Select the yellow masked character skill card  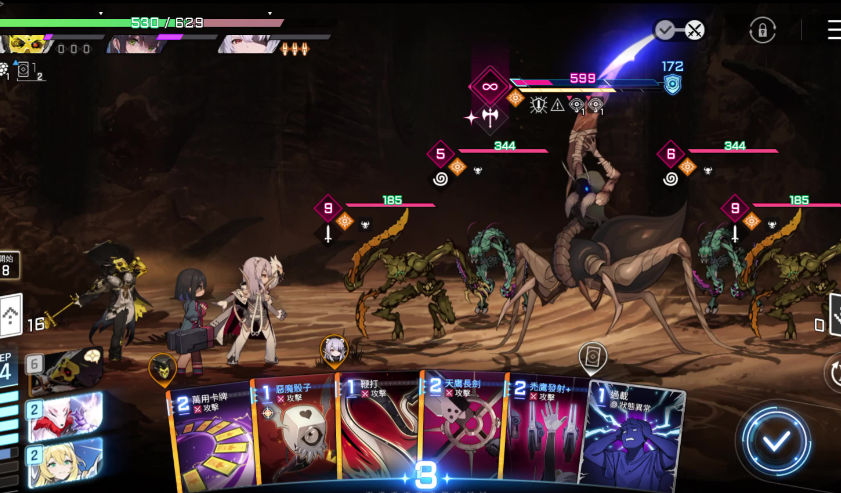(65, 370)
